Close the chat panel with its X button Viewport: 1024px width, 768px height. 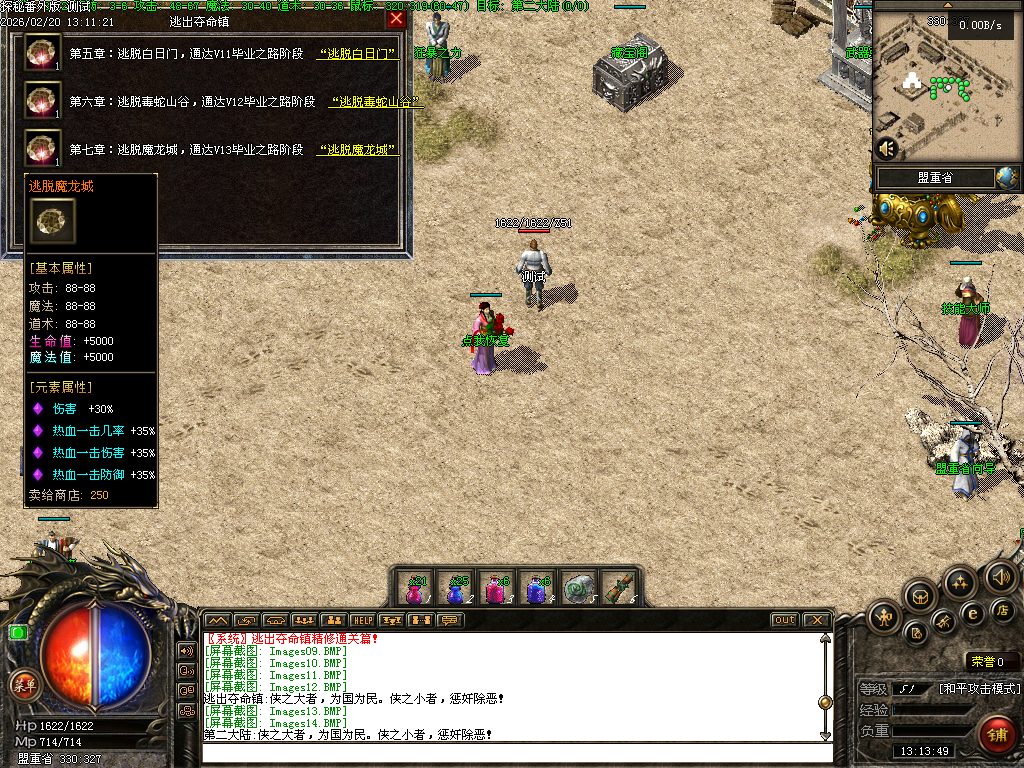[816, 621]
